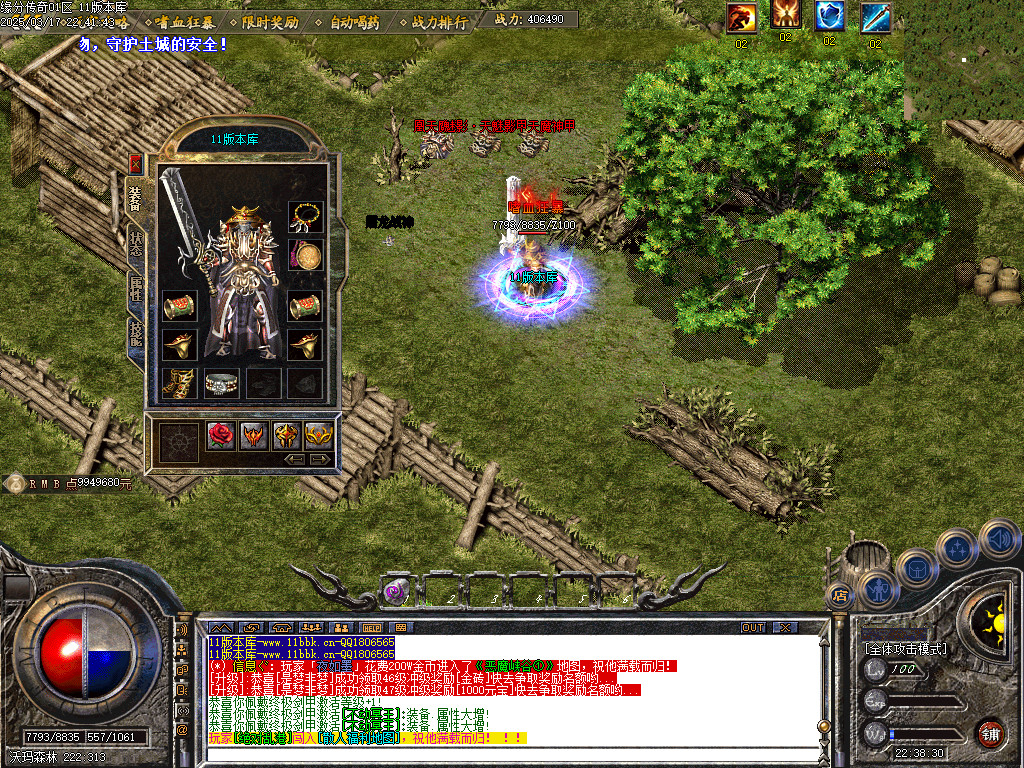This screenshot has height=768, width=1024.
Task: Open the 店 shop button
Action: click(x=837, y=595)
